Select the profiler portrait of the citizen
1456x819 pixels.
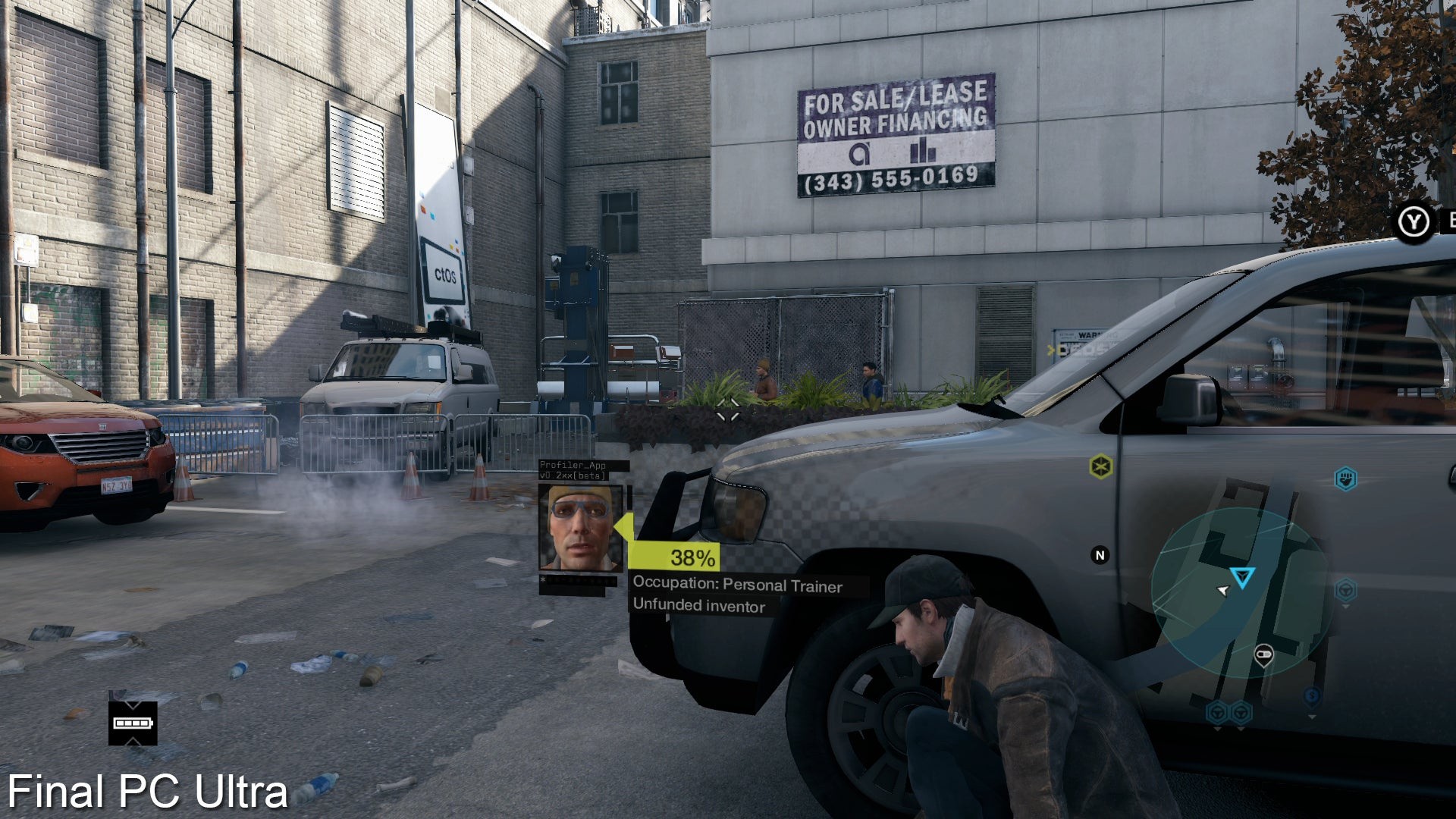click(581, 528)
